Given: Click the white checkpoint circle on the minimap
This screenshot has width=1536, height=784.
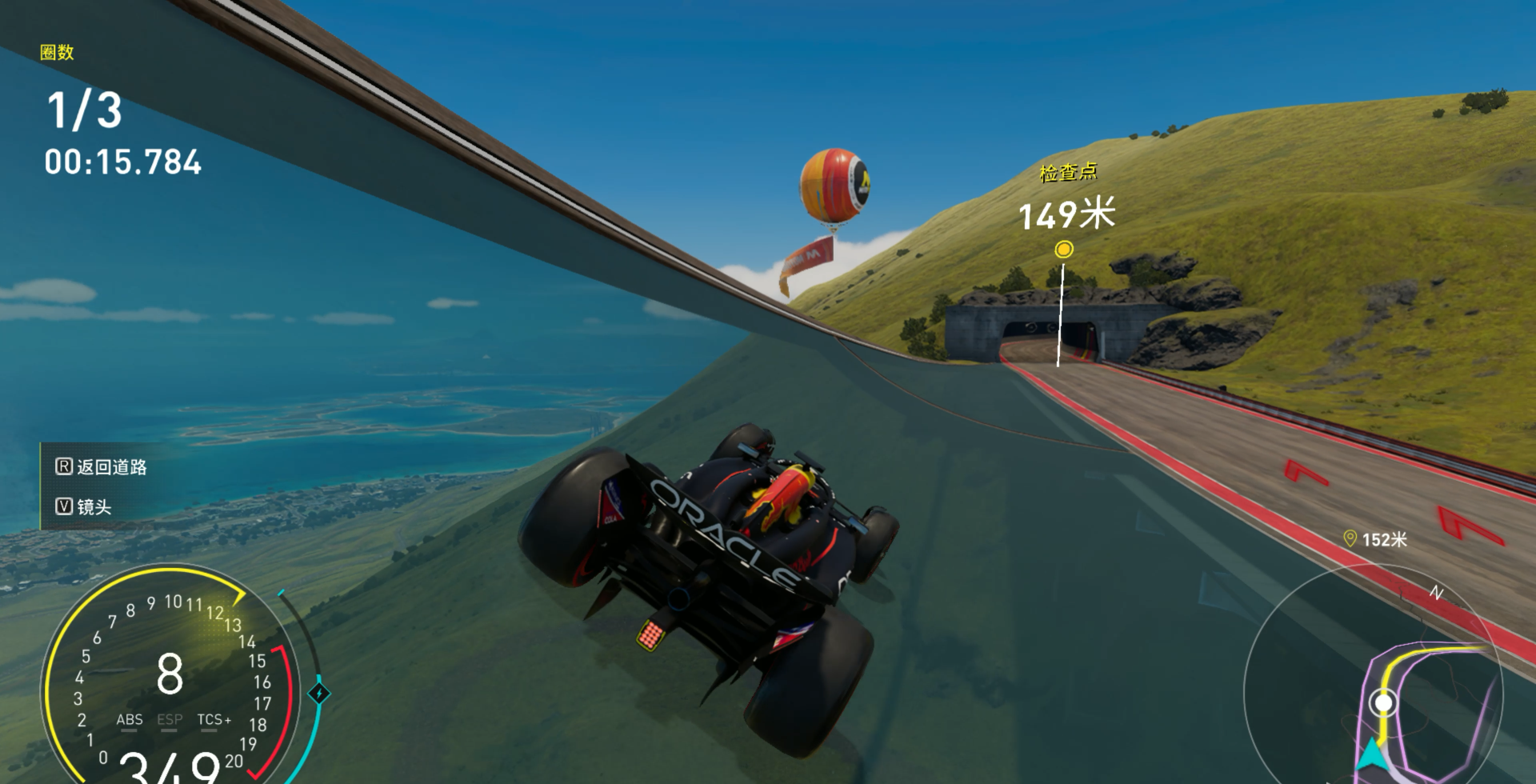Looking at the screenshot, I should coord(1382,703).
